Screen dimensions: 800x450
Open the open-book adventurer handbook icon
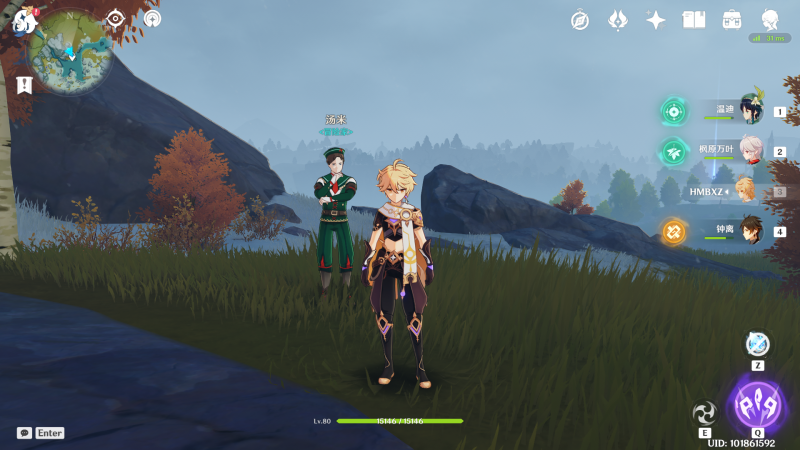click(x=694, y=20)
